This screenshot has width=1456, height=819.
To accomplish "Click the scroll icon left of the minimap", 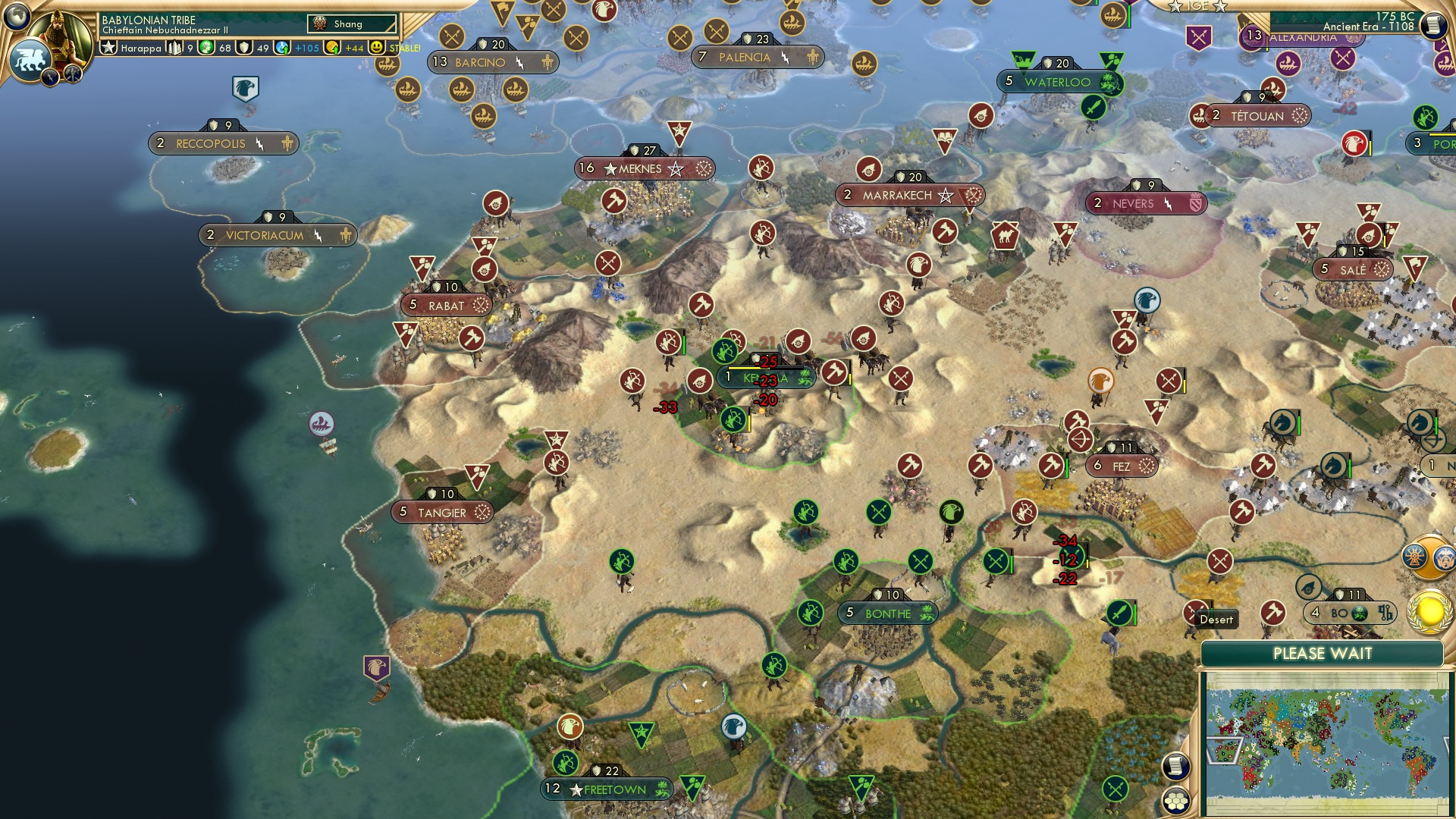I will [1178, 767].
